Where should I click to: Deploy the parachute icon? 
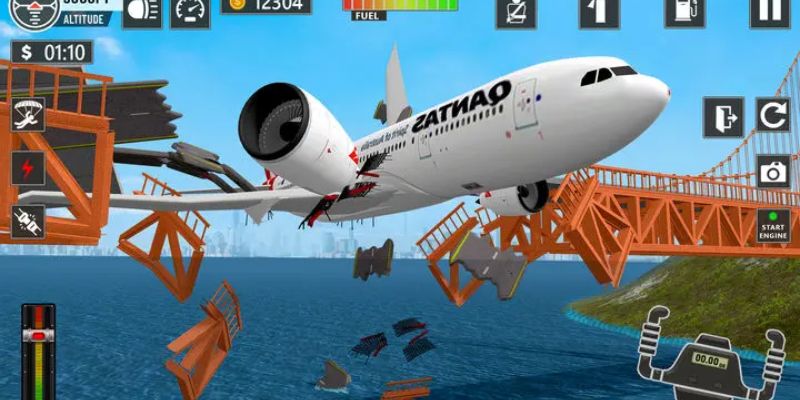(x=28, y=115)
